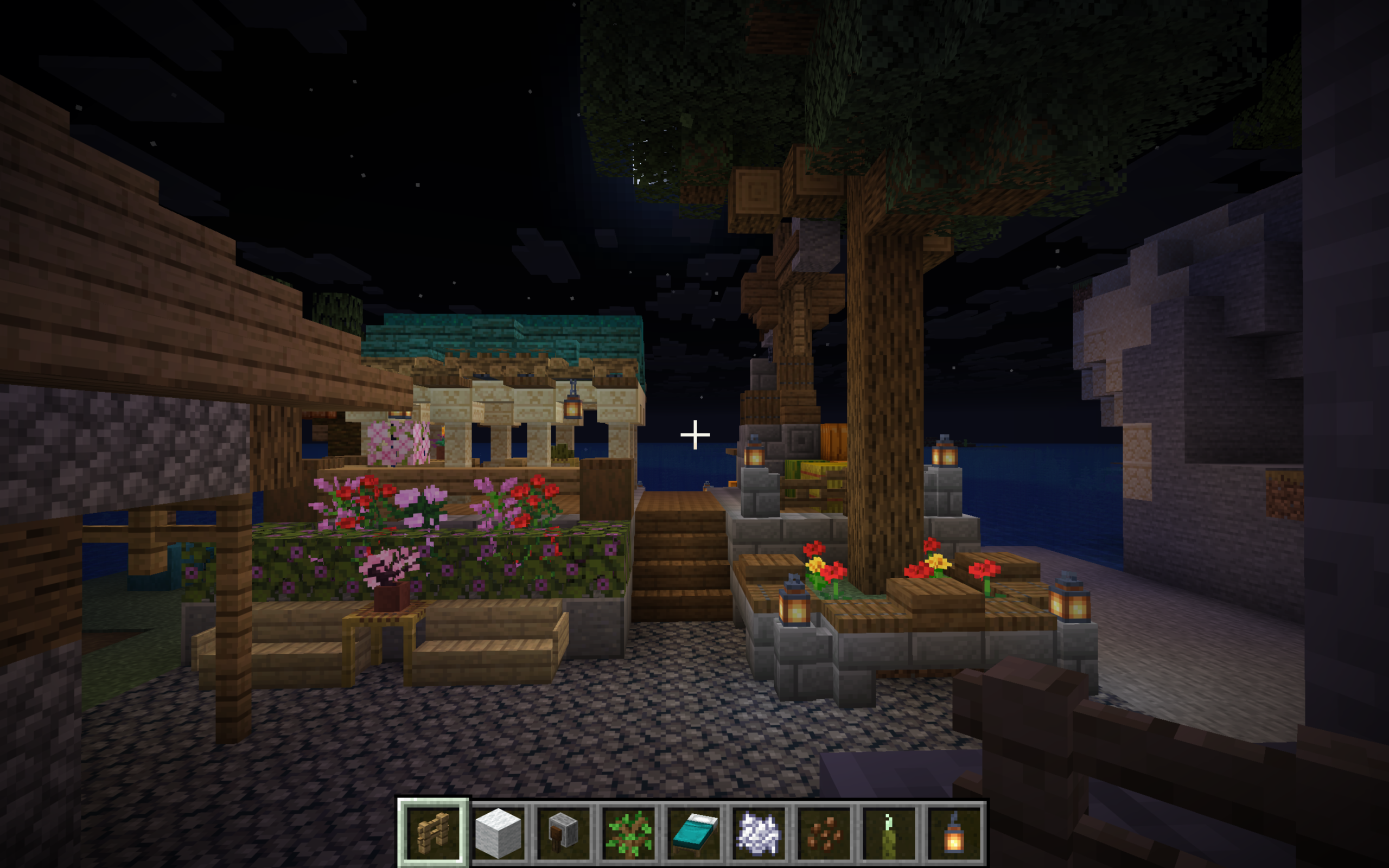This screenshot has width=1389, height=868.
Task: Choose the white cobweb hotbar slot
Action: (758, 832)
